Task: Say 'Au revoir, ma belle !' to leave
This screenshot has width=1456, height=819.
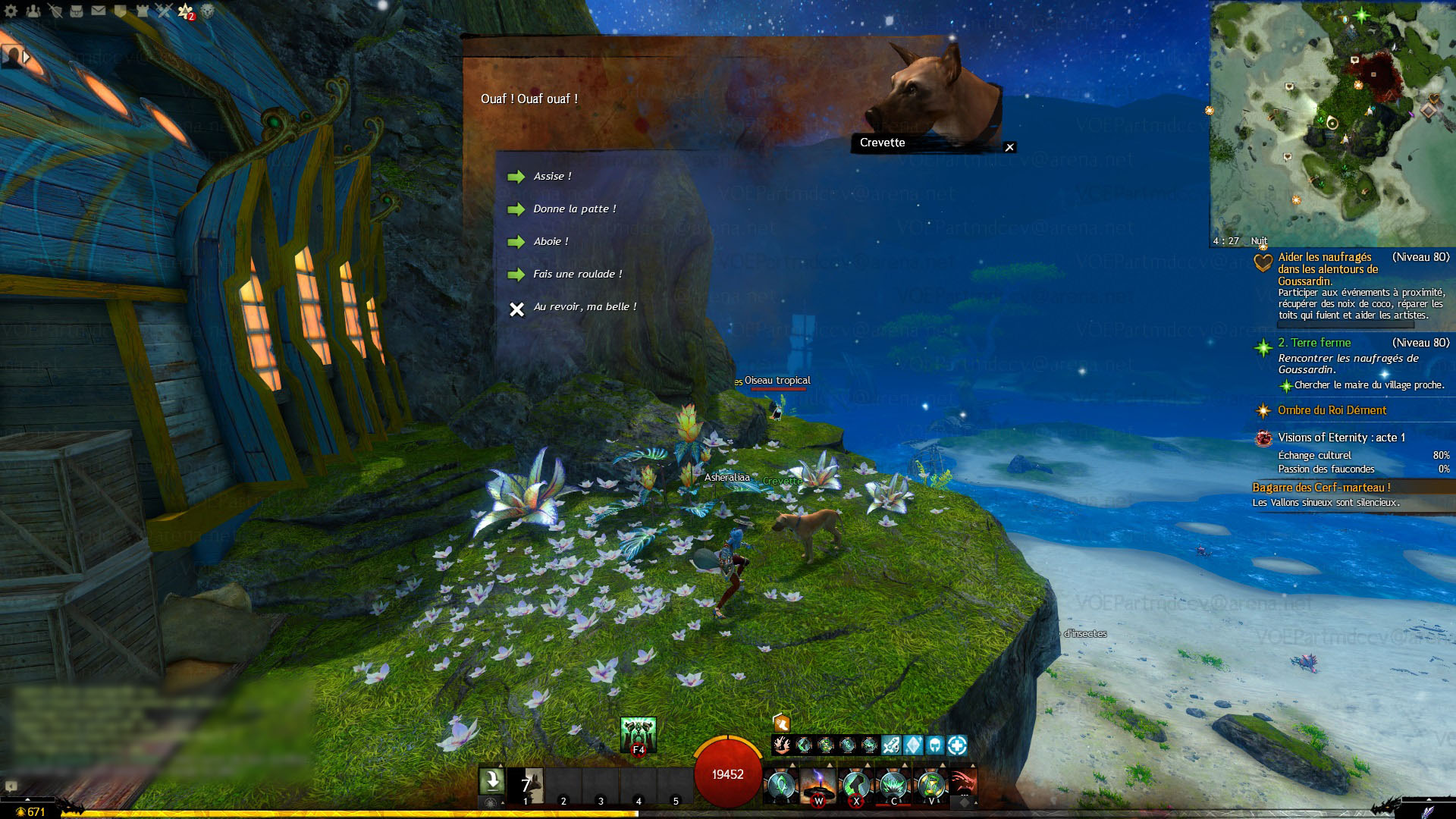Action: [x=584, y=307]
